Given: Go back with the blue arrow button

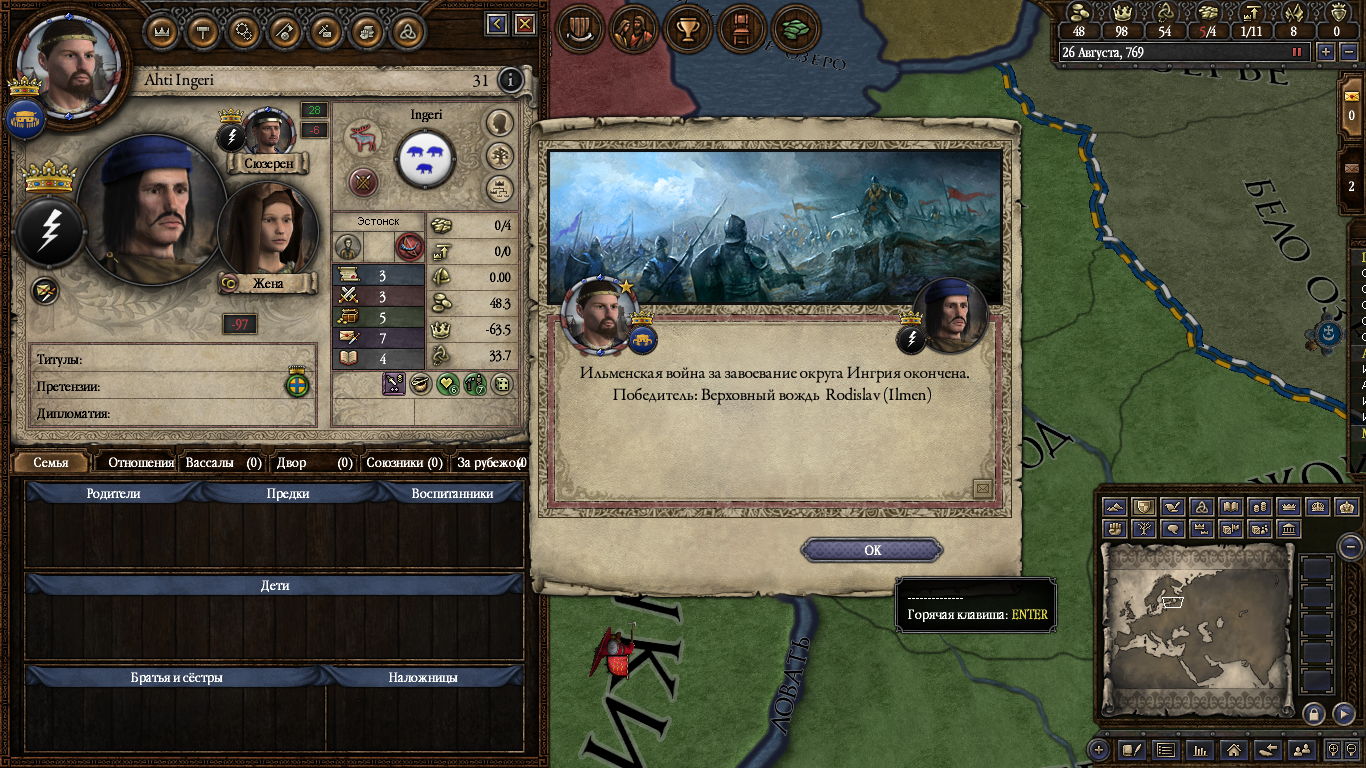Looking at the screenshot, I should pos(497,25).
